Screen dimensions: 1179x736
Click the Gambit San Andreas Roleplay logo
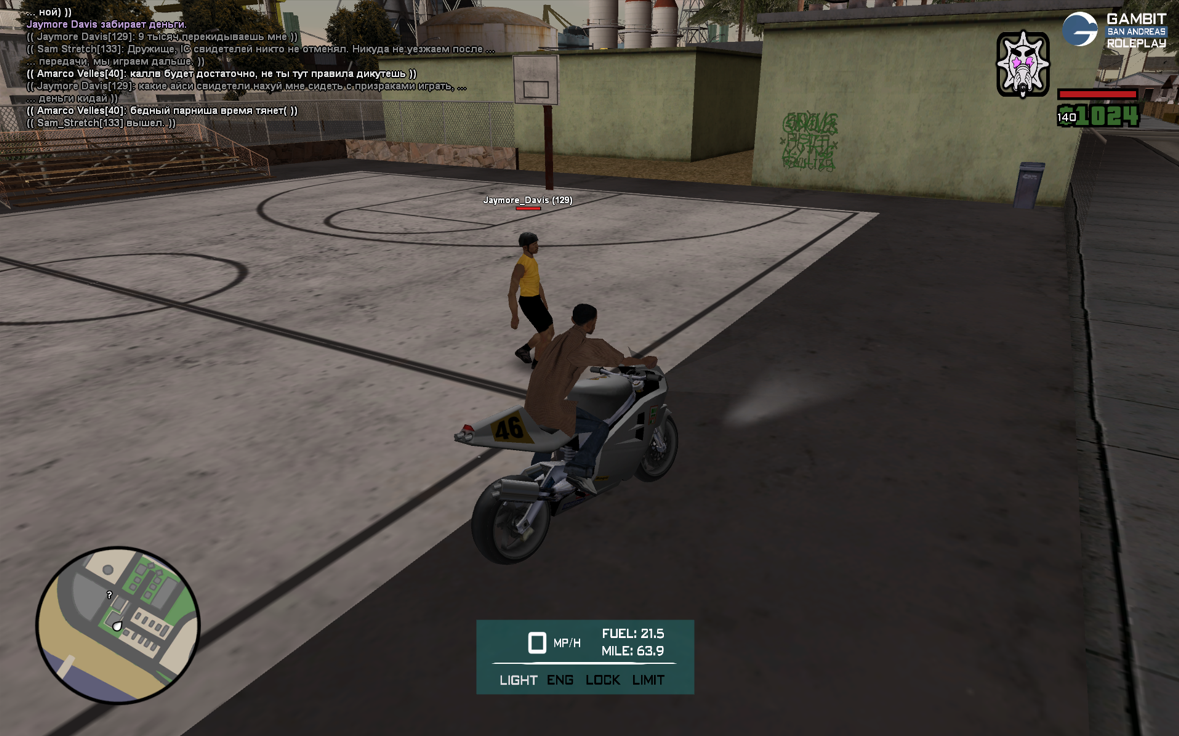pyautogui.click(x=1114, y=30)
